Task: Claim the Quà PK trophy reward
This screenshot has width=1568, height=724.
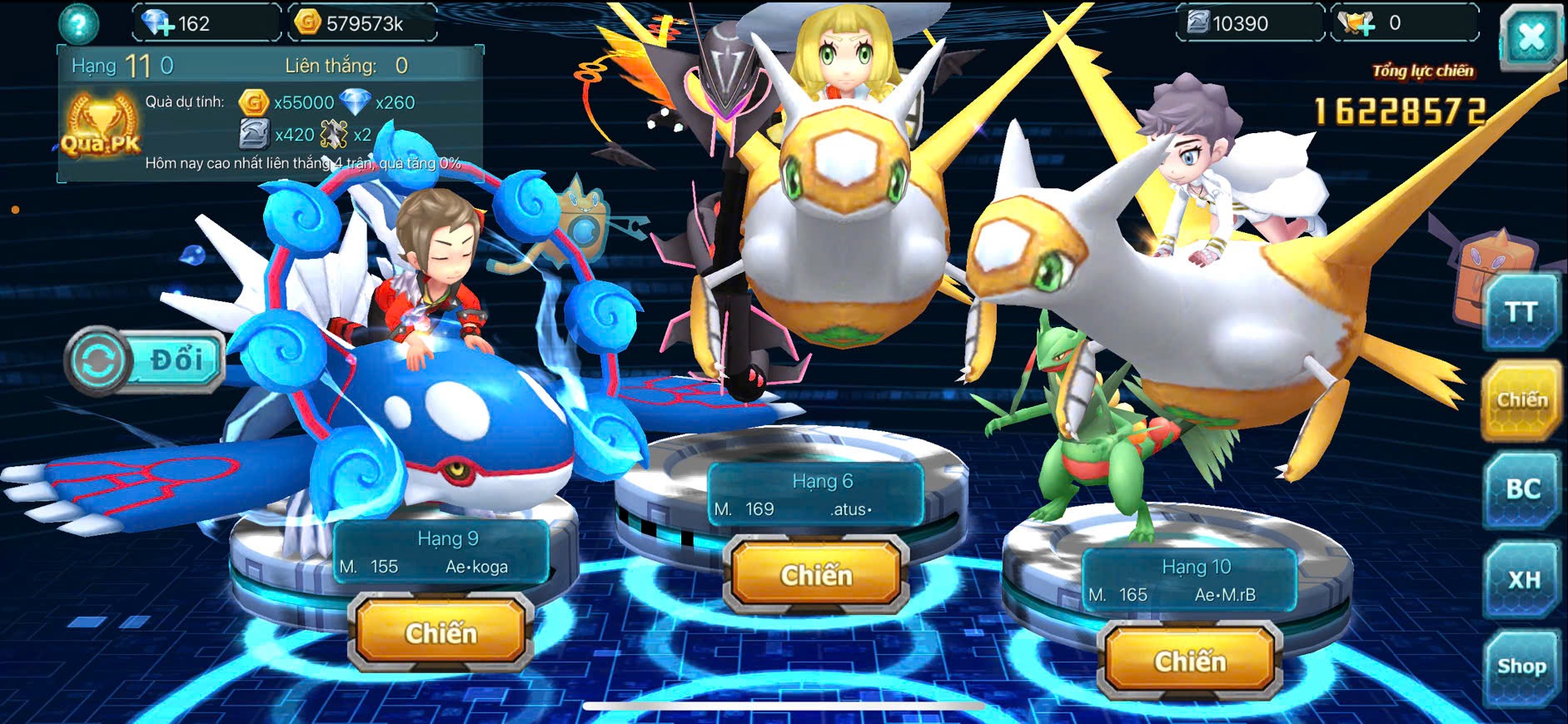Action: tap(101, 126)
